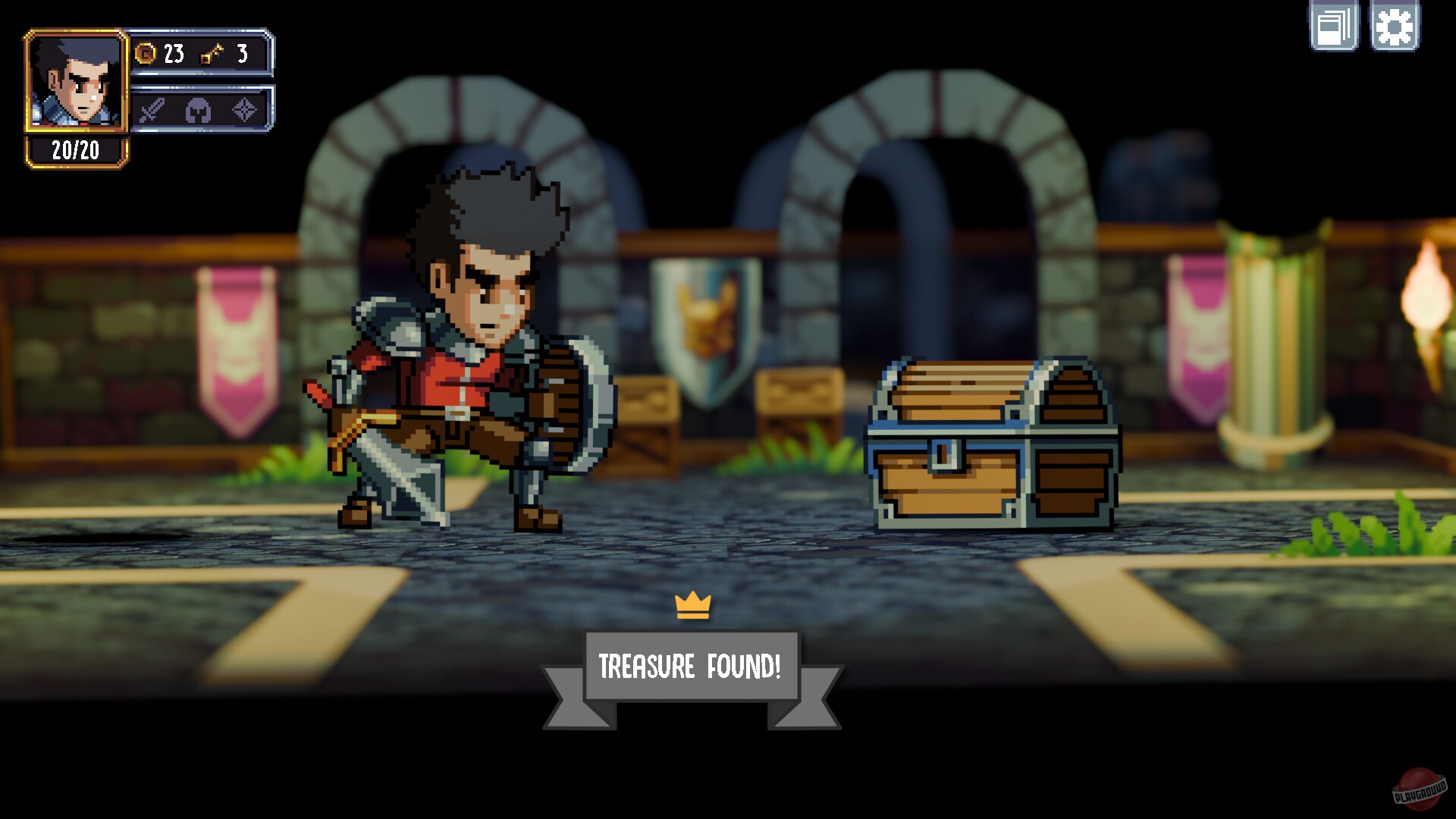Click the crown icon above the banner
The height and width of the screenshot is (819, 1456).
coord(692,605)
